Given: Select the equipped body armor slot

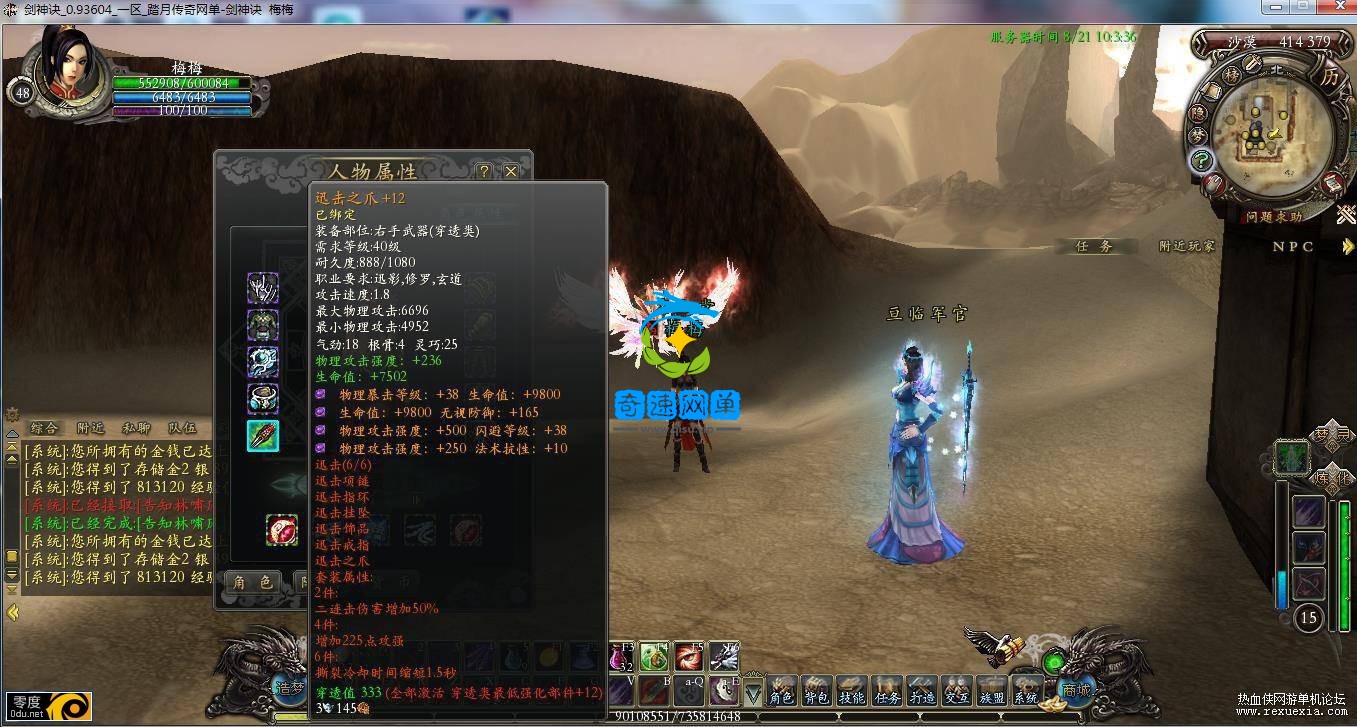Looking at the screenshot, I should coord(263,325).
